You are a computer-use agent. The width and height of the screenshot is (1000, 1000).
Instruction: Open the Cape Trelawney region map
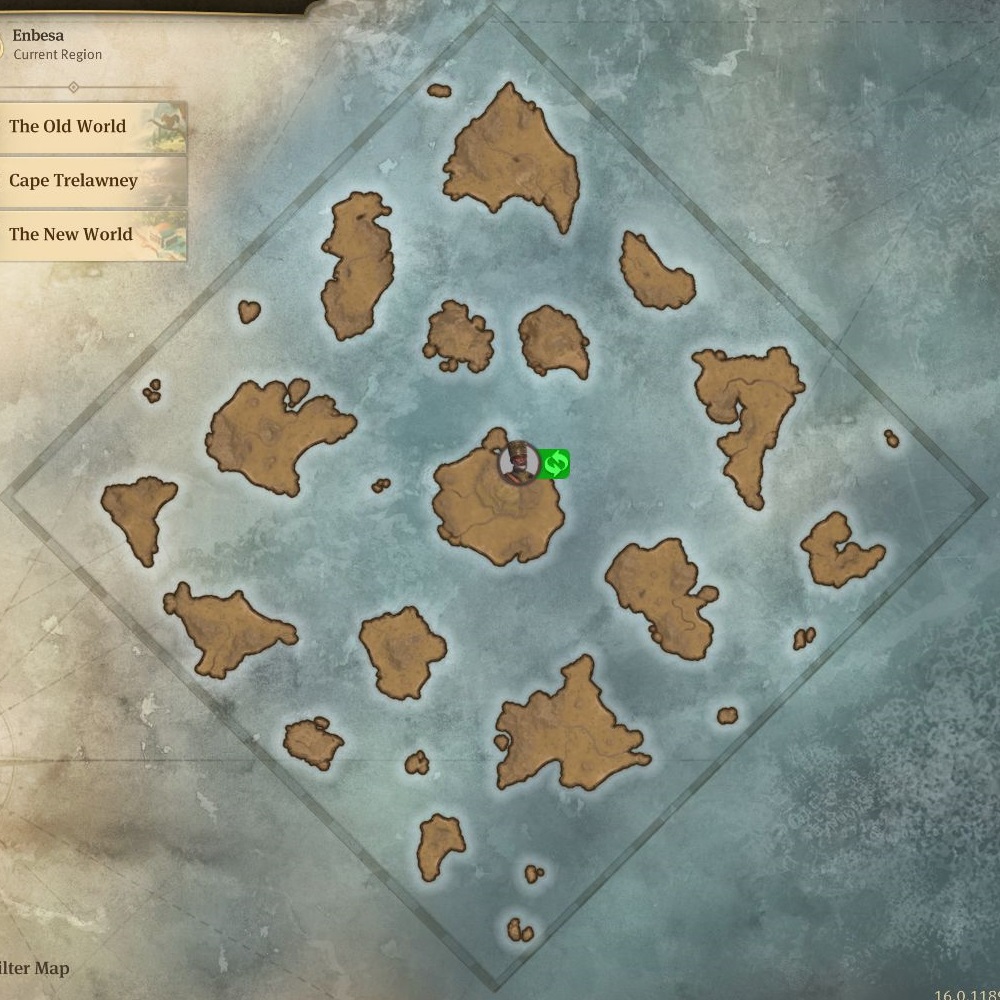point(90,181)
